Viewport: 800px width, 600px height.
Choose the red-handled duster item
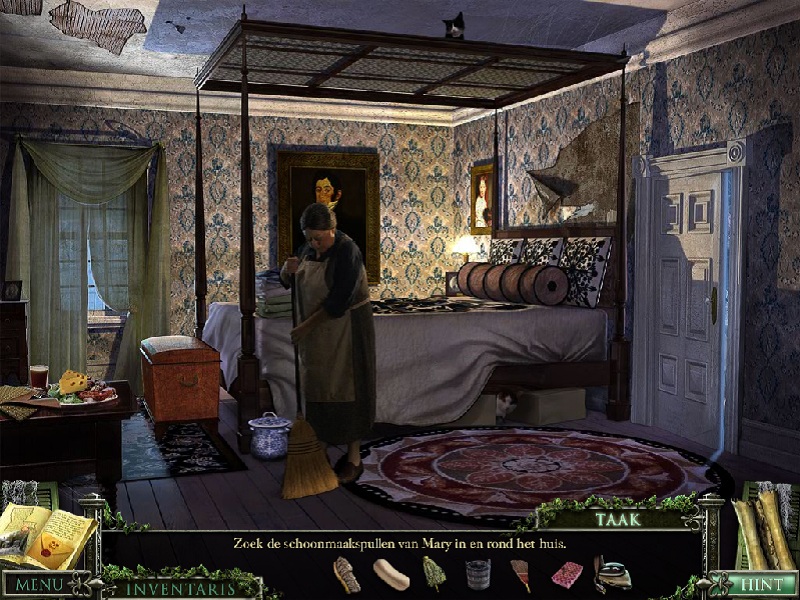click(522, 574)
